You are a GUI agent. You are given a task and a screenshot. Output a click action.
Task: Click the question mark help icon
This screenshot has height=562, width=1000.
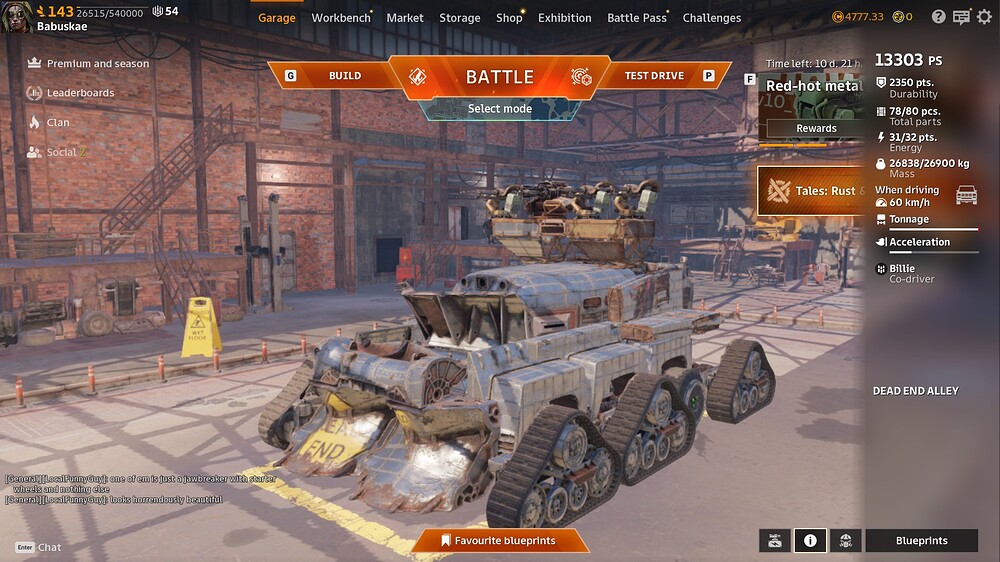938,17
